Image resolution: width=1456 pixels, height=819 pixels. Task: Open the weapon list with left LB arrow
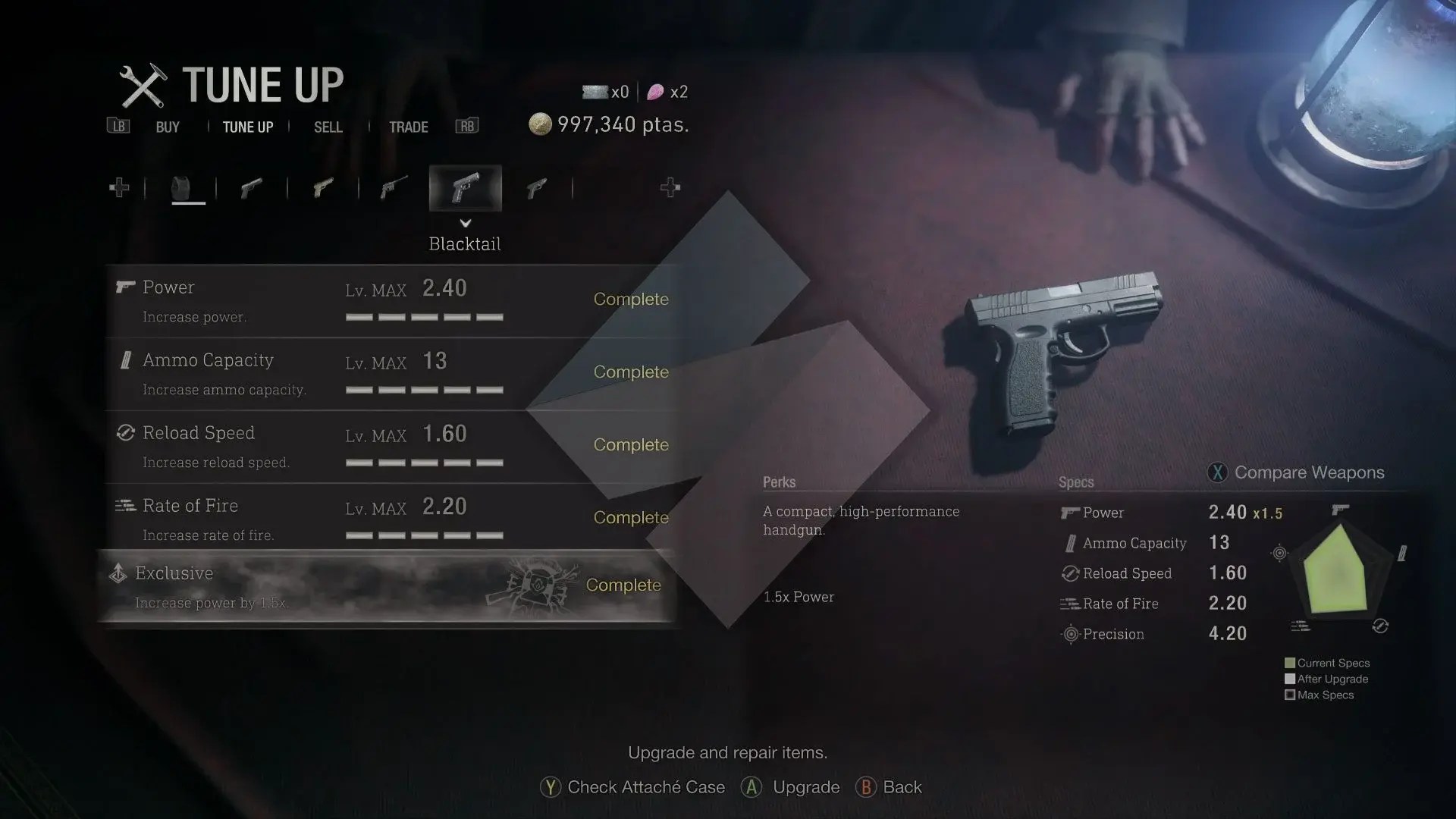tap(119, 187)
